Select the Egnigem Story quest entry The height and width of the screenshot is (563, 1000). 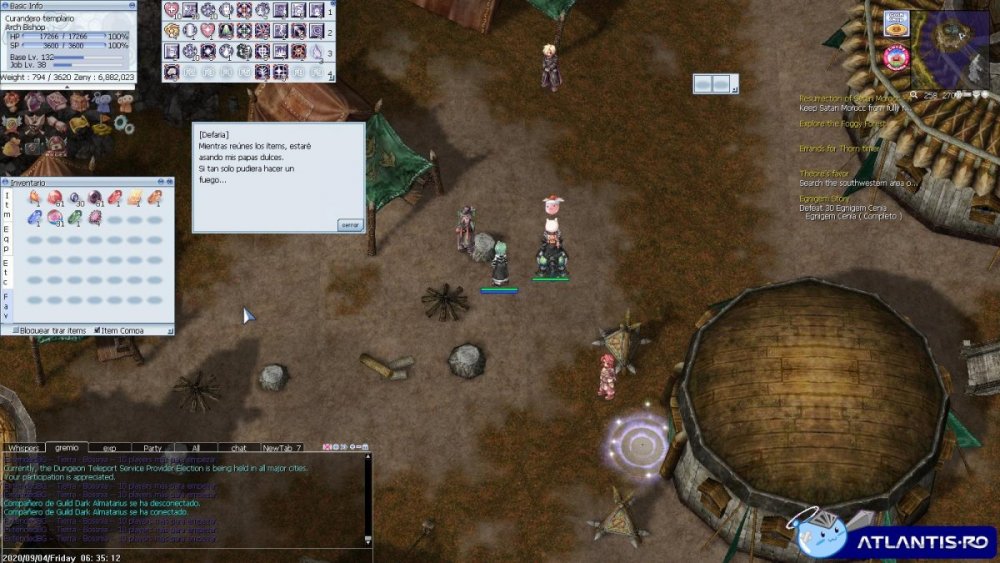(824, 199)
